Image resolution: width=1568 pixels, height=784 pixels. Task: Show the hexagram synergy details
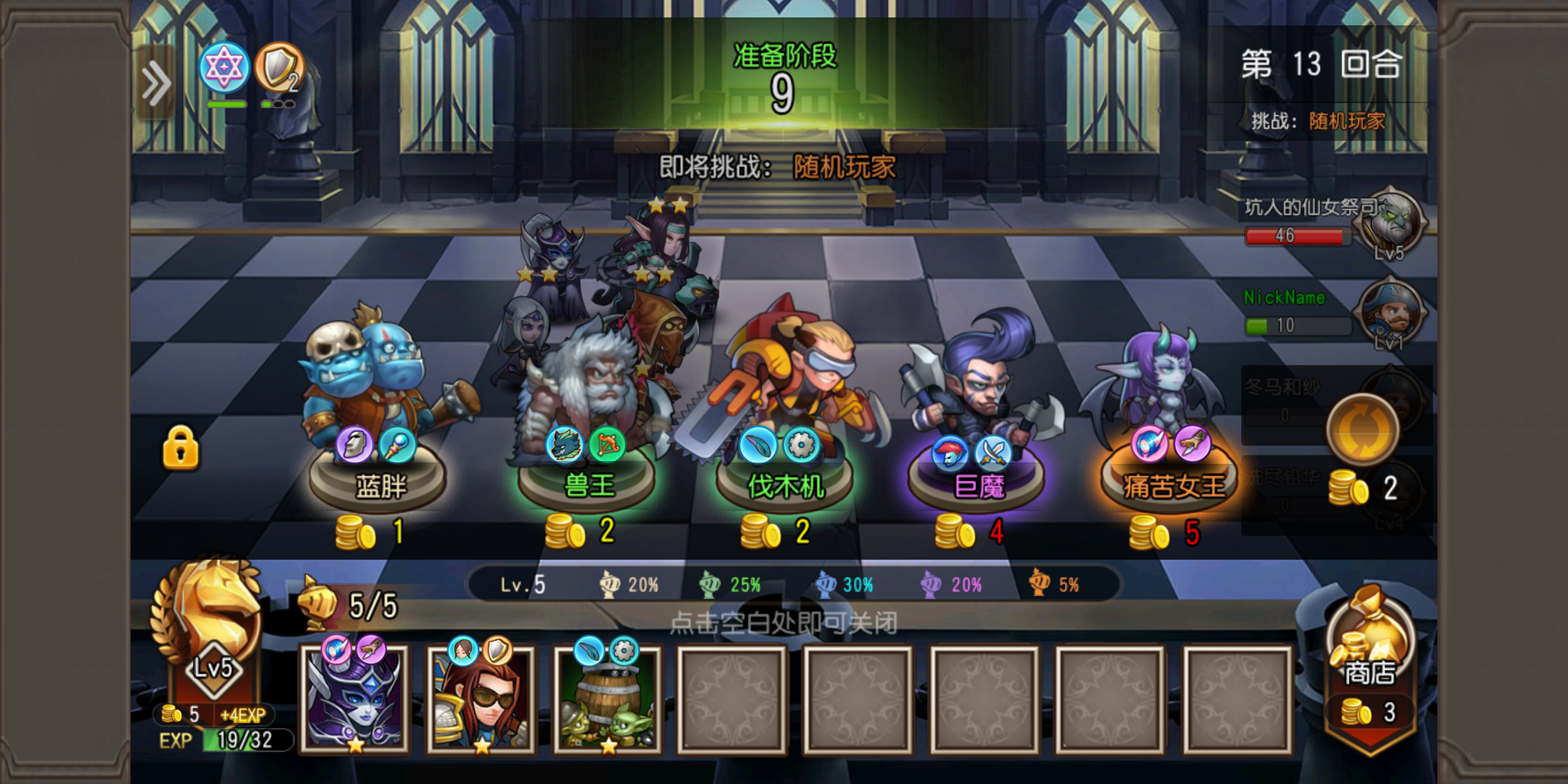pos(224,68)
